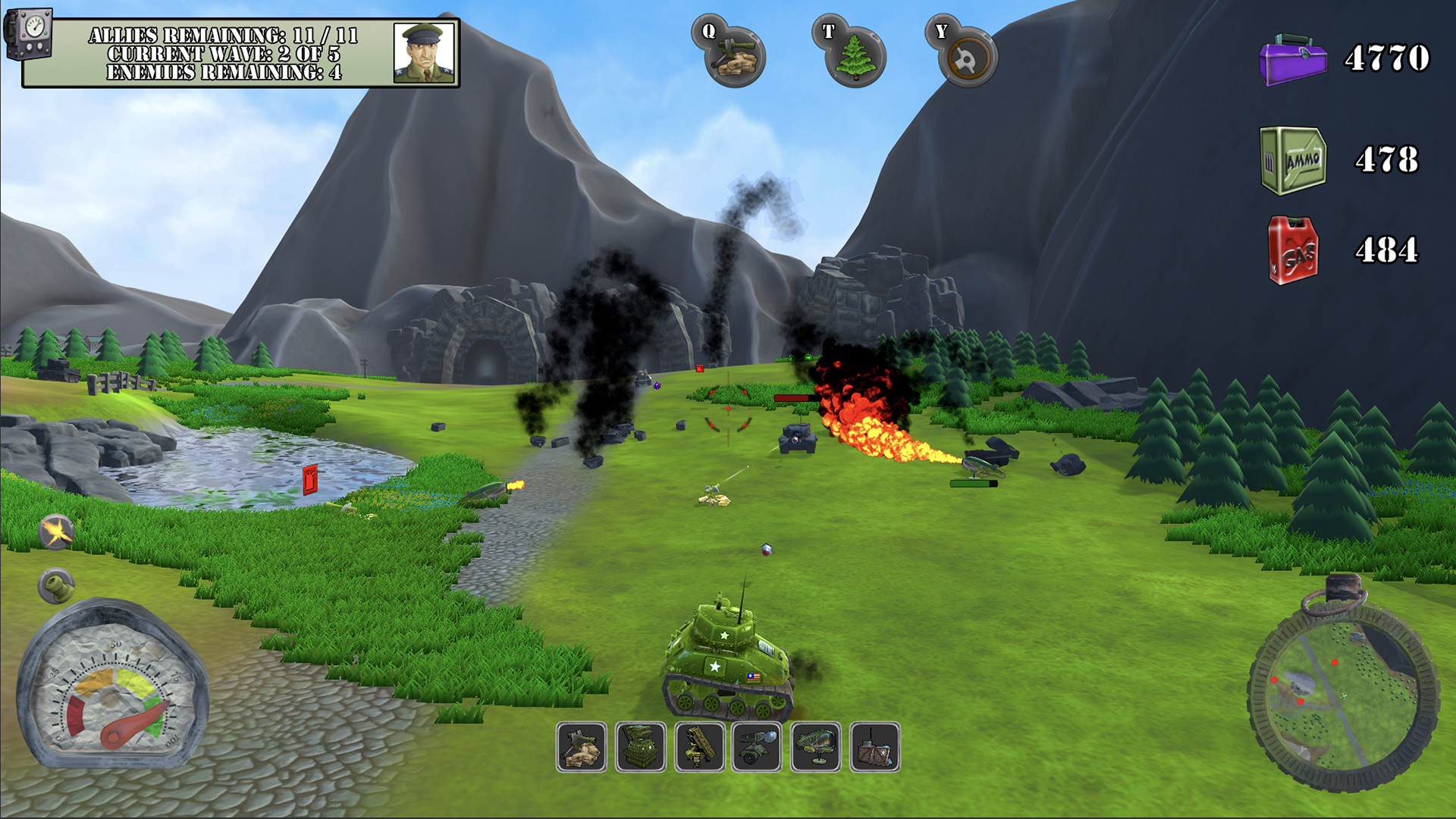The width and height of the screenshot is (1456, 819).
Task: Click the radio timer icon
Action: [x=29, y=33]
